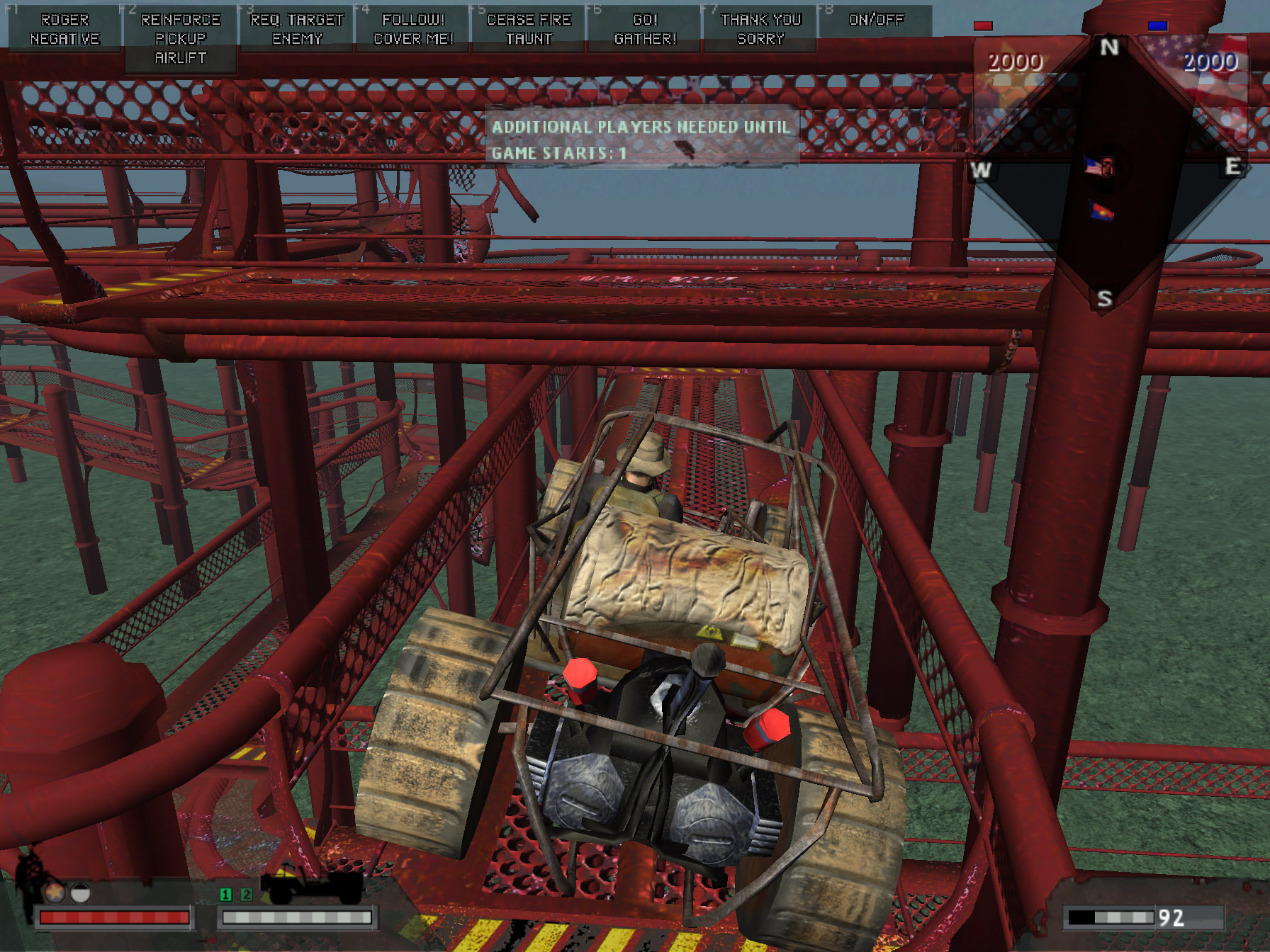The width and height of the screenshot is (1270, 952).
Task: Open the Thank You / Sorry radio panel
Action: pos(760,29)
